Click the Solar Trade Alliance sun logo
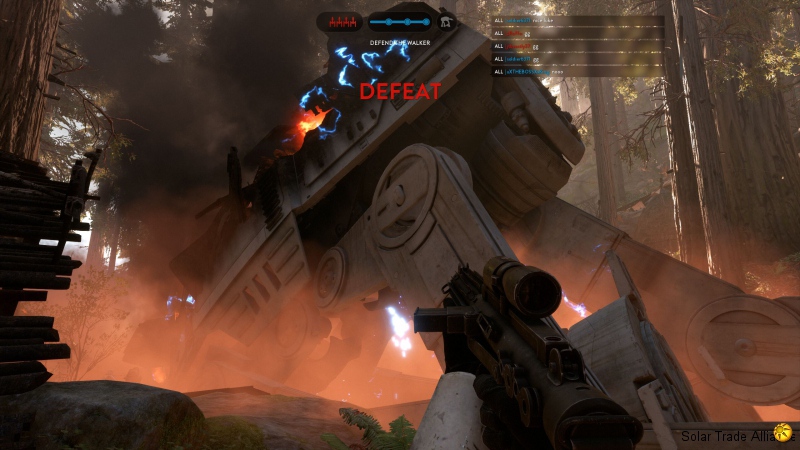Image resolution: width=800 pixels, height=450 pixels. coord(783,434)
